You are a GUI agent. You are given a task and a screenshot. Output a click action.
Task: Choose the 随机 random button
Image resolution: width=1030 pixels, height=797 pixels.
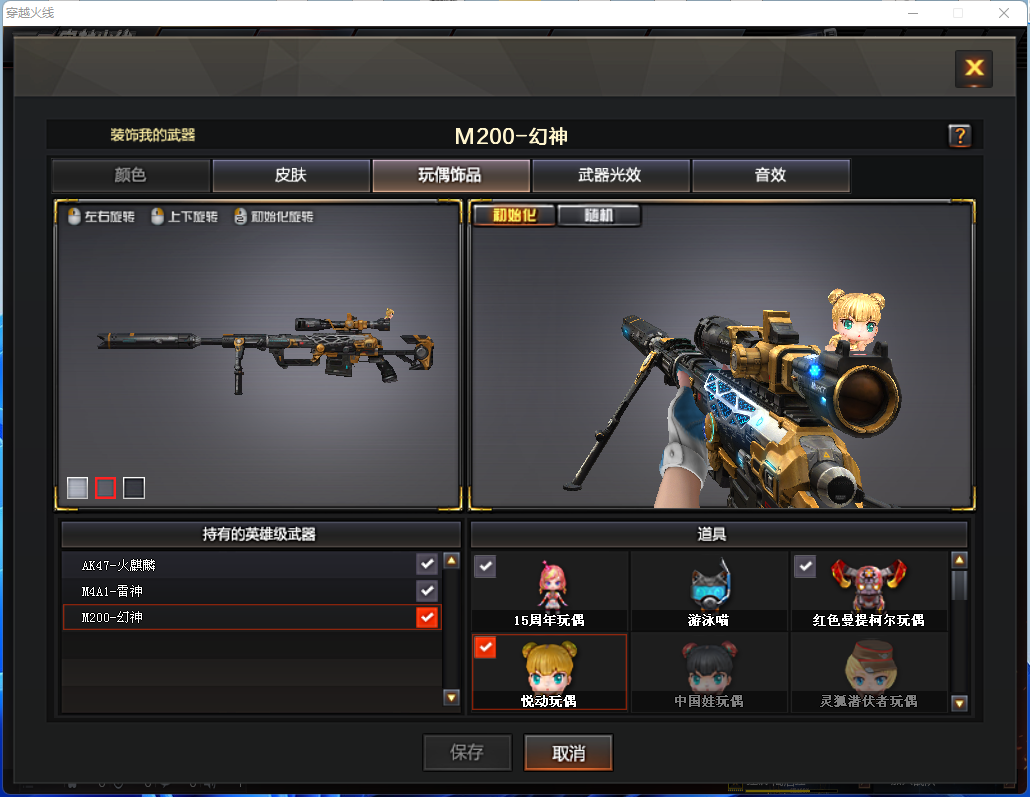coord(598,215)
